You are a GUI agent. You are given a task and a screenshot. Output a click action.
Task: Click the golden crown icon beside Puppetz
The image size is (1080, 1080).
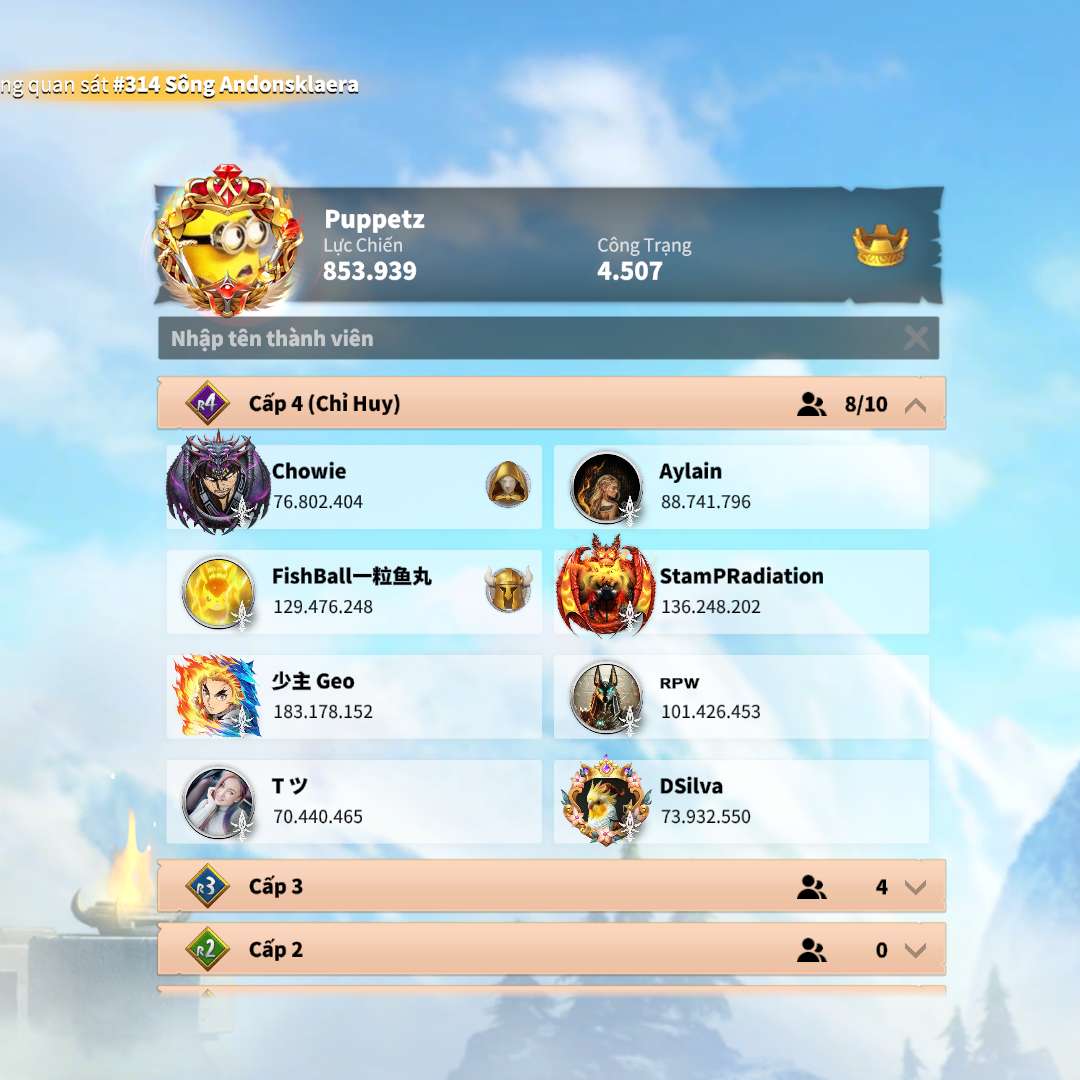[880, 246]
